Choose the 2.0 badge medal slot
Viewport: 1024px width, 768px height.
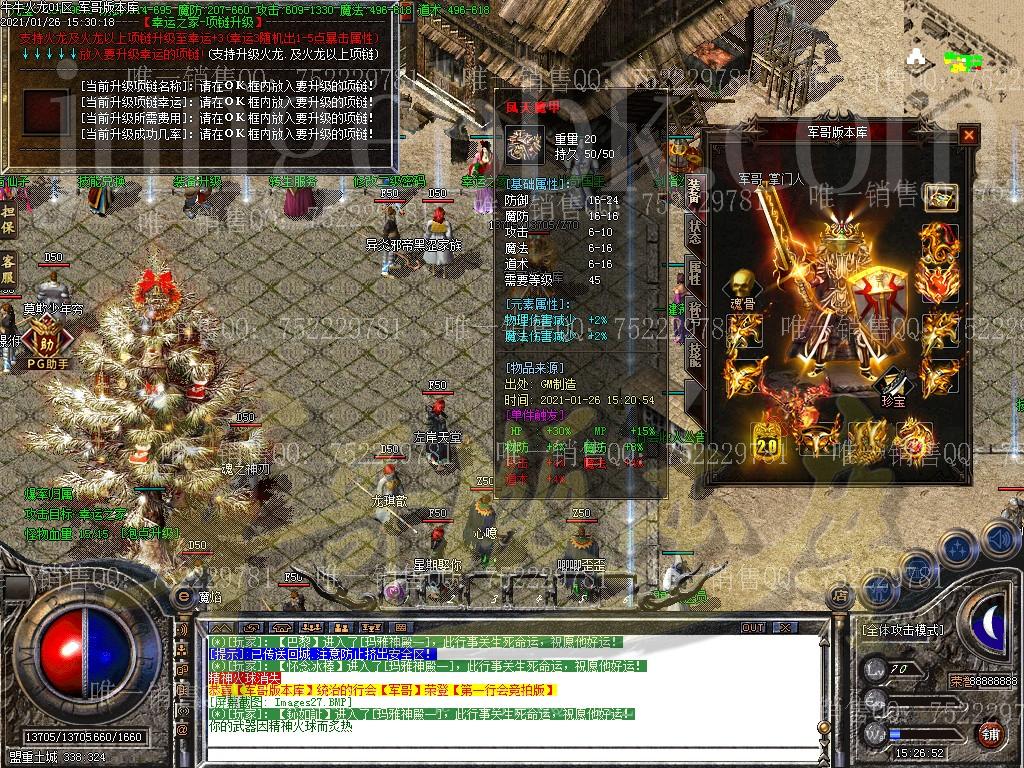point(768,444)
